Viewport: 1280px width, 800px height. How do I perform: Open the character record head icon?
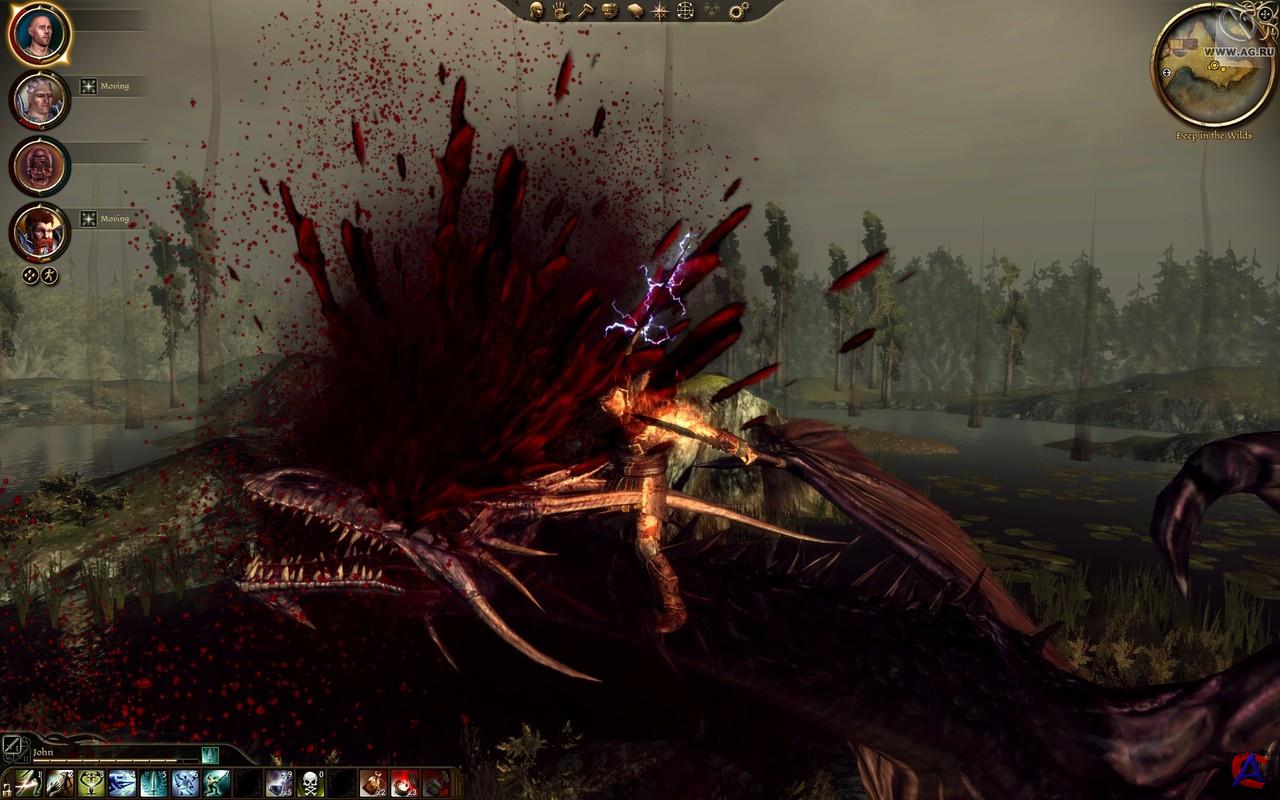(x=536, y=11)
